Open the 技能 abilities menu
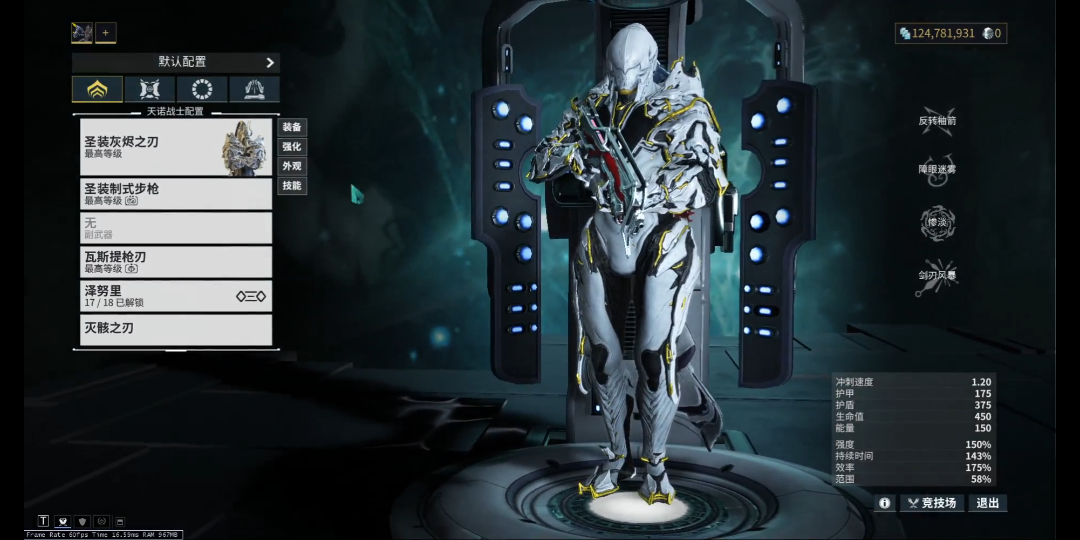Screen dimensions: 1080x540 (x=292, y=186)
